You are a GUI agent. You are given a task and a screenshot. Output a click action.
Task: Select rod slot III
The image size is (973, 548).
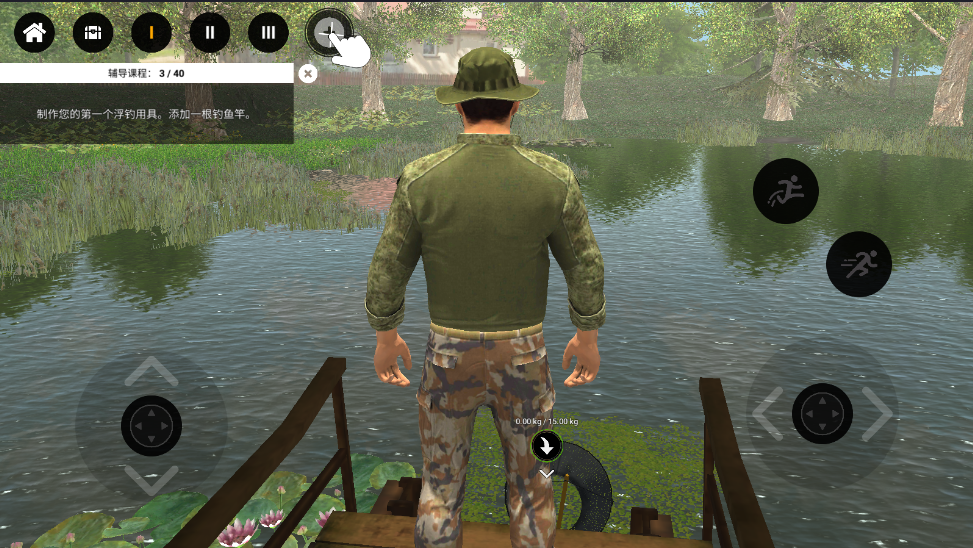[x=268, y=32]
